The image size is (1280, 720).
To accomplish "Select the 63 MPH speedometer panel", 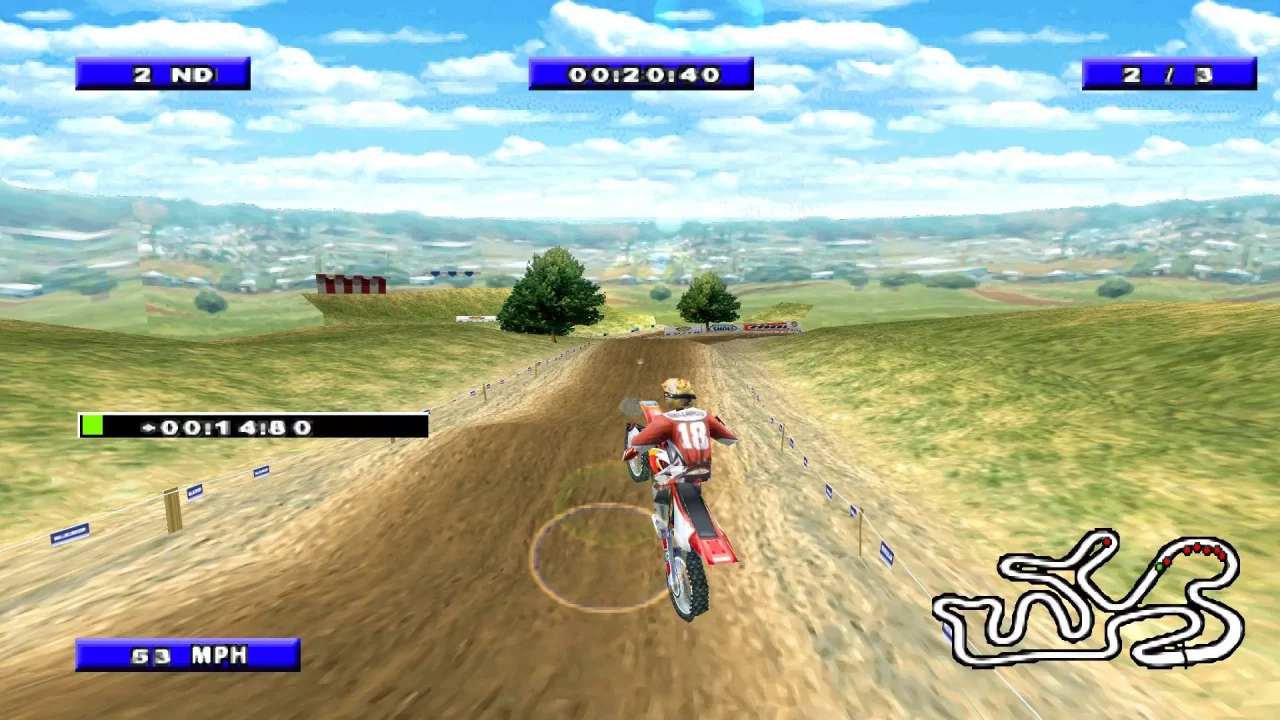I will pyautogui.click(x=188, y=655).
